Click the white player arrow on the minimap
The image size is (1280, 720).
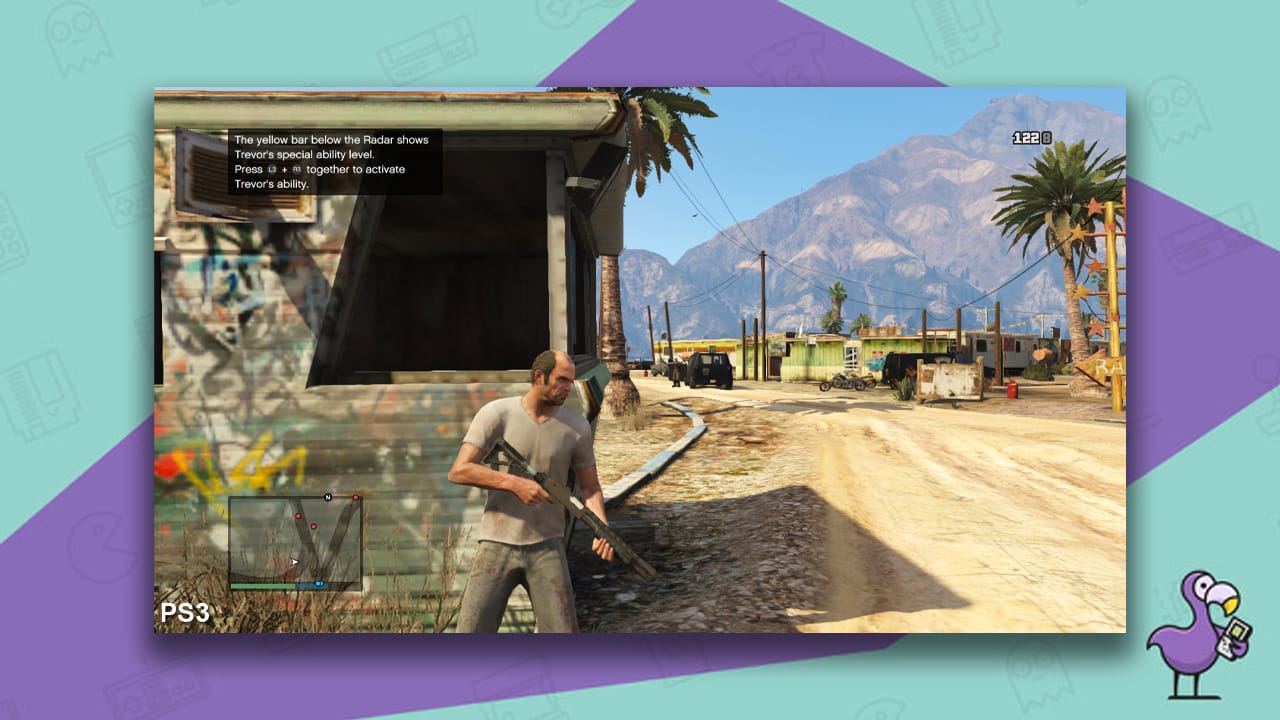coord(294,561)
